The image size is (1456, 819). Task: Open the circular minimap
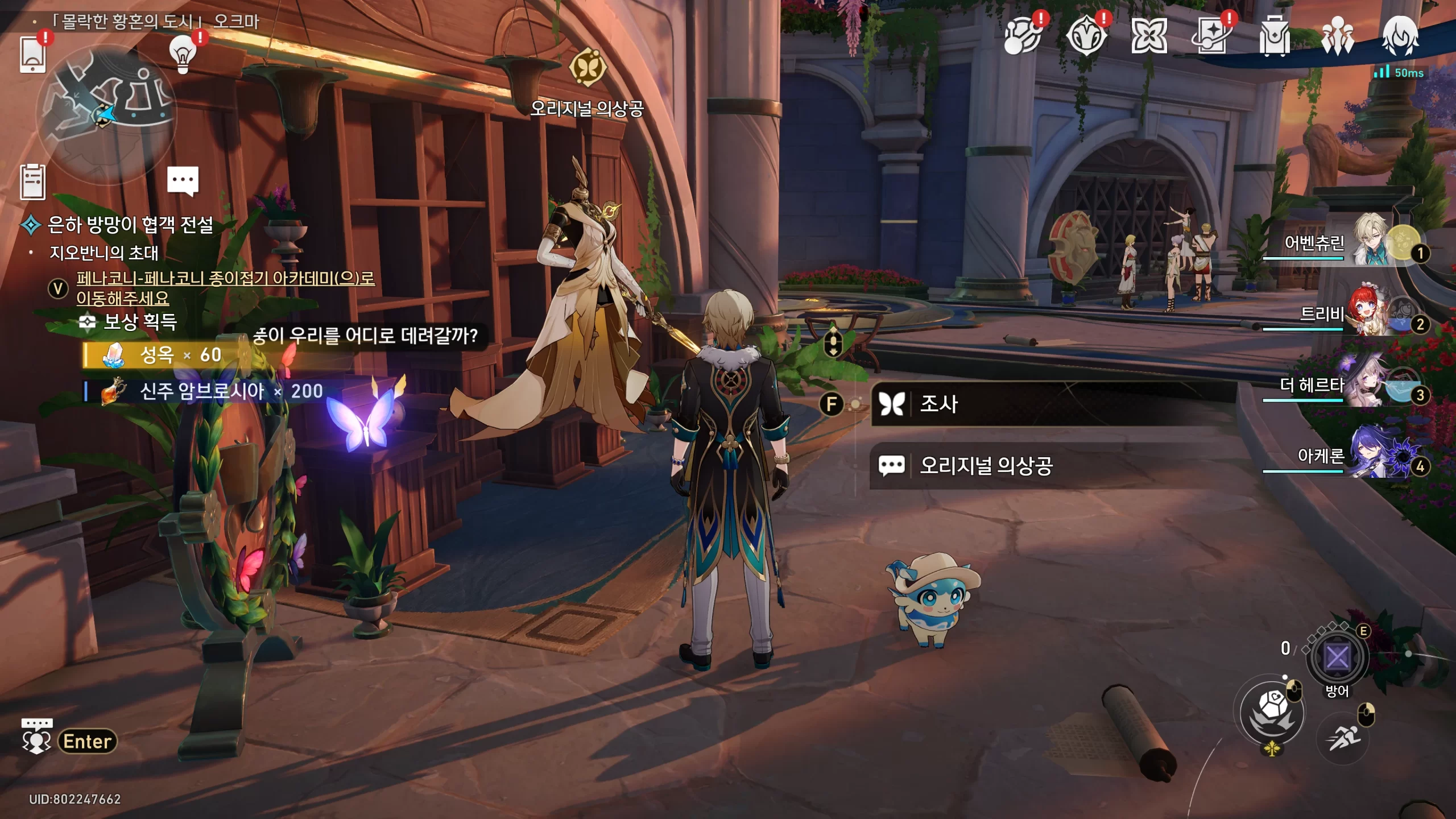click(106, 113)
